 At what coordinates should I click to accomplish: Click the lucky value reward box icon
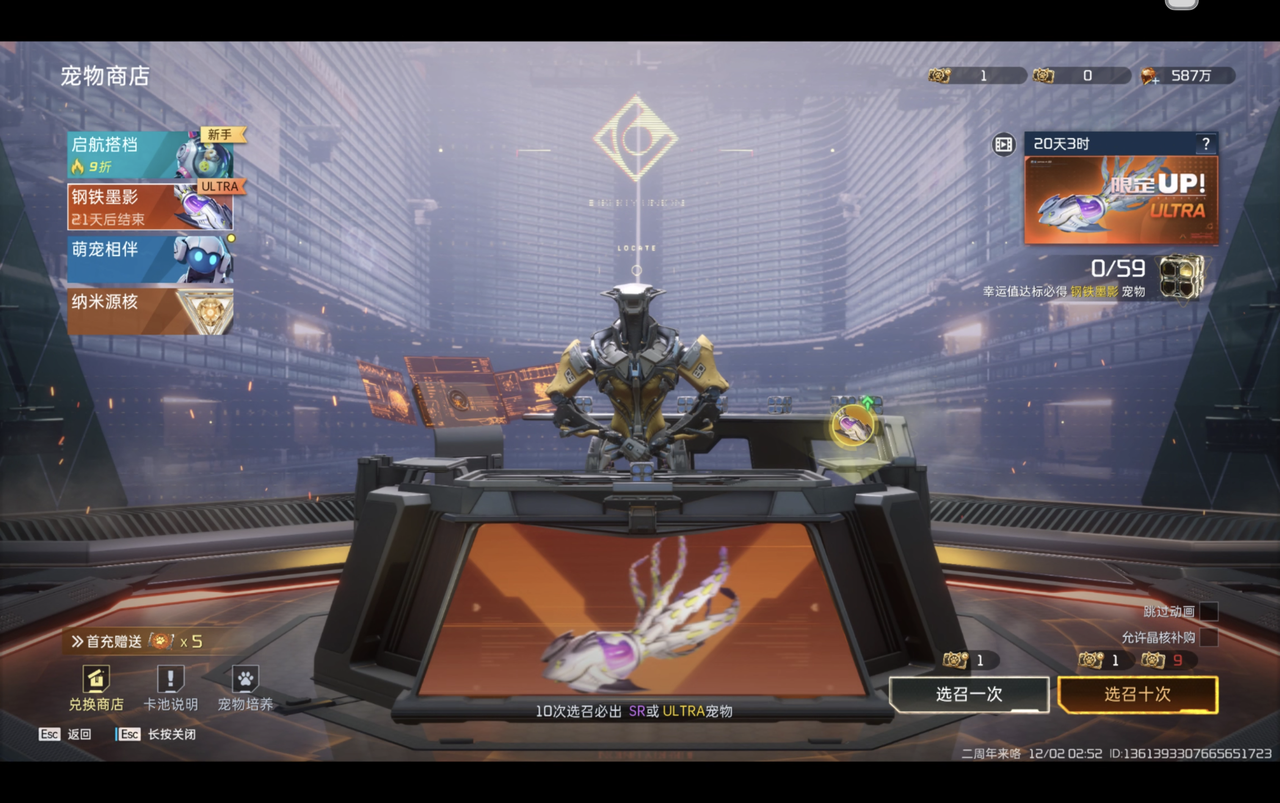click(x=1180, y=276)
